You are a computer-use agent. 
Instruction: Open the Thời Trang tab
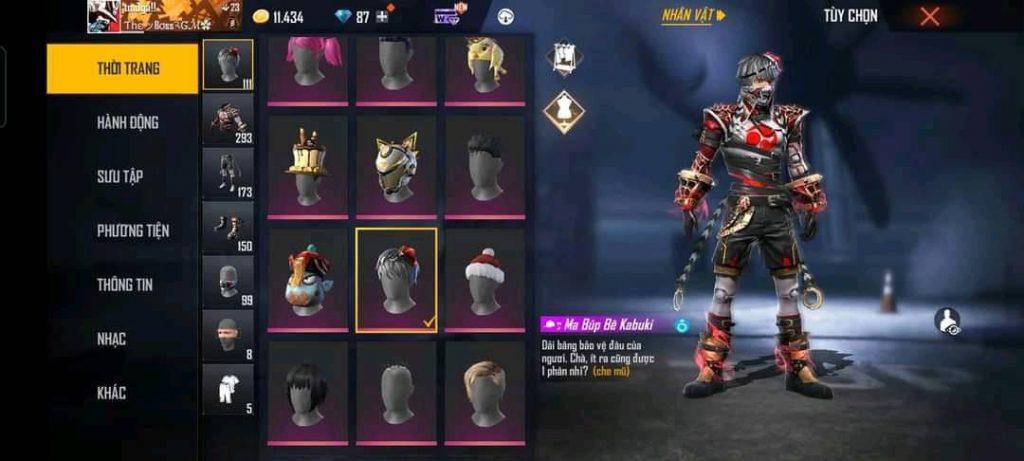click(x=122, y=69)
